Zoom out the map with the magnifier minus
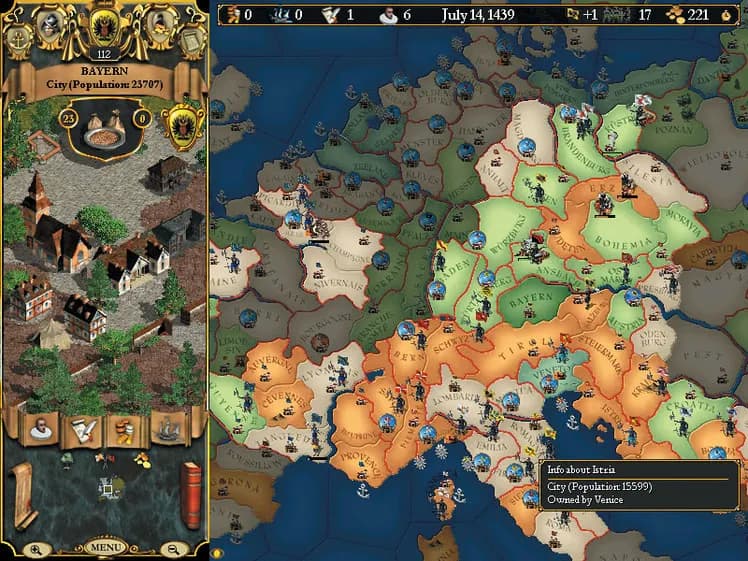 coord(173,548)
